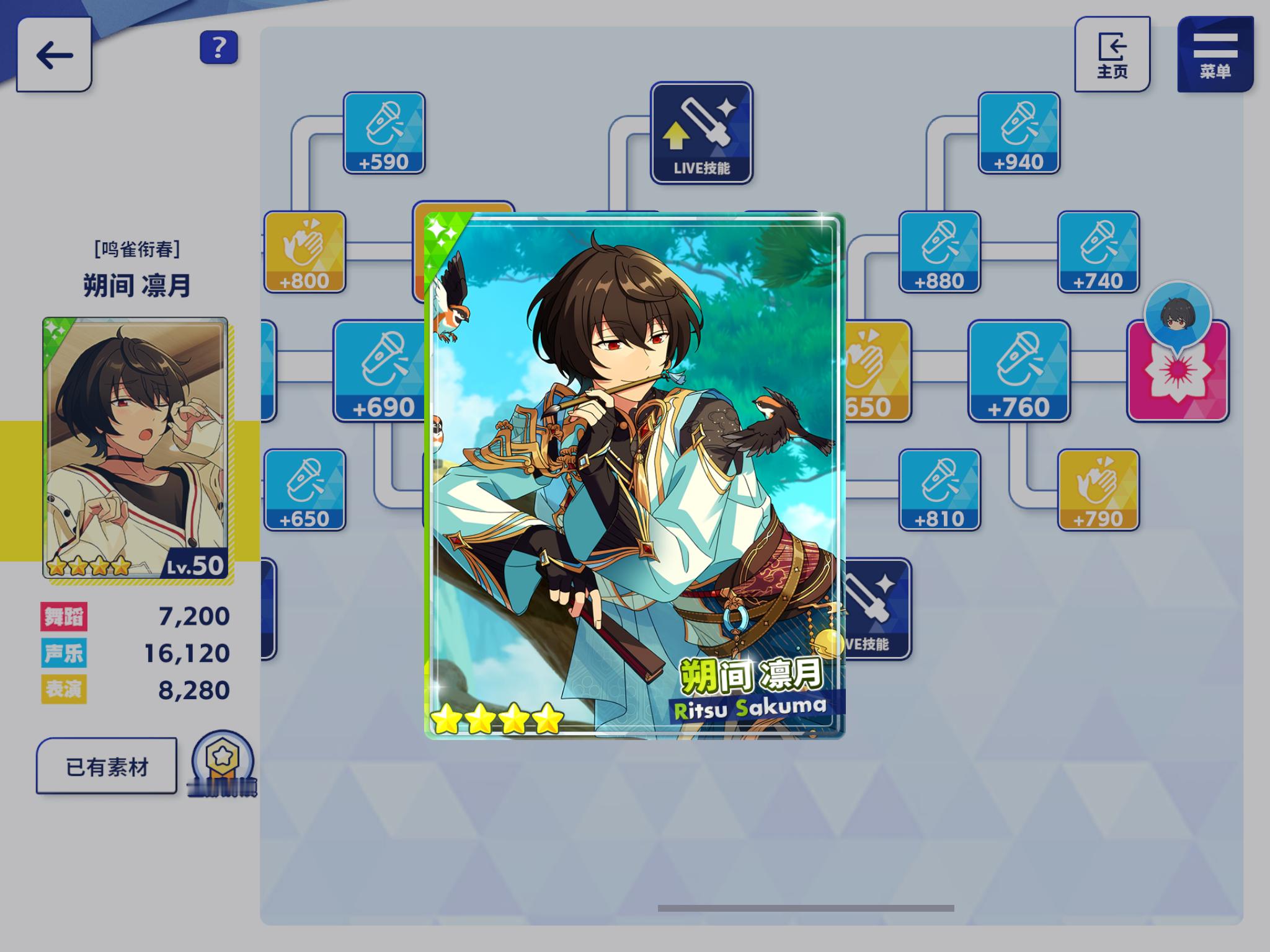
Task: Select the +590 microphone node
Action: pos(384,133)
